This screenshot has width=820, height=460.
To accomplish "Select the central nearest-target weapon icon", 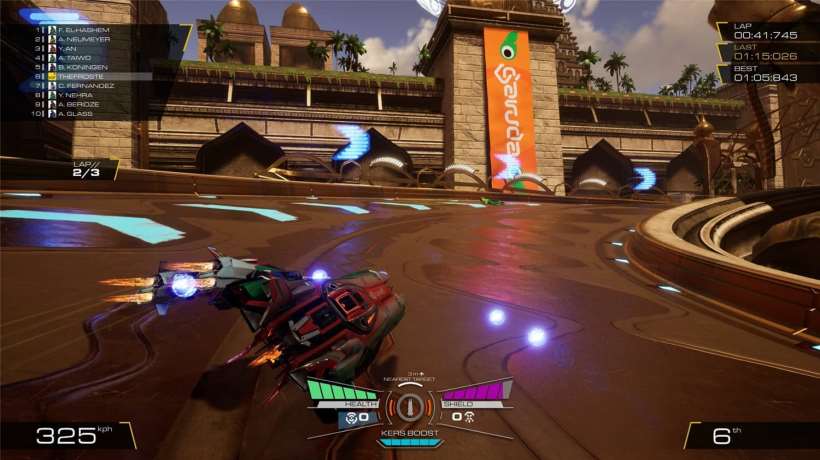I will pos(410,408).
